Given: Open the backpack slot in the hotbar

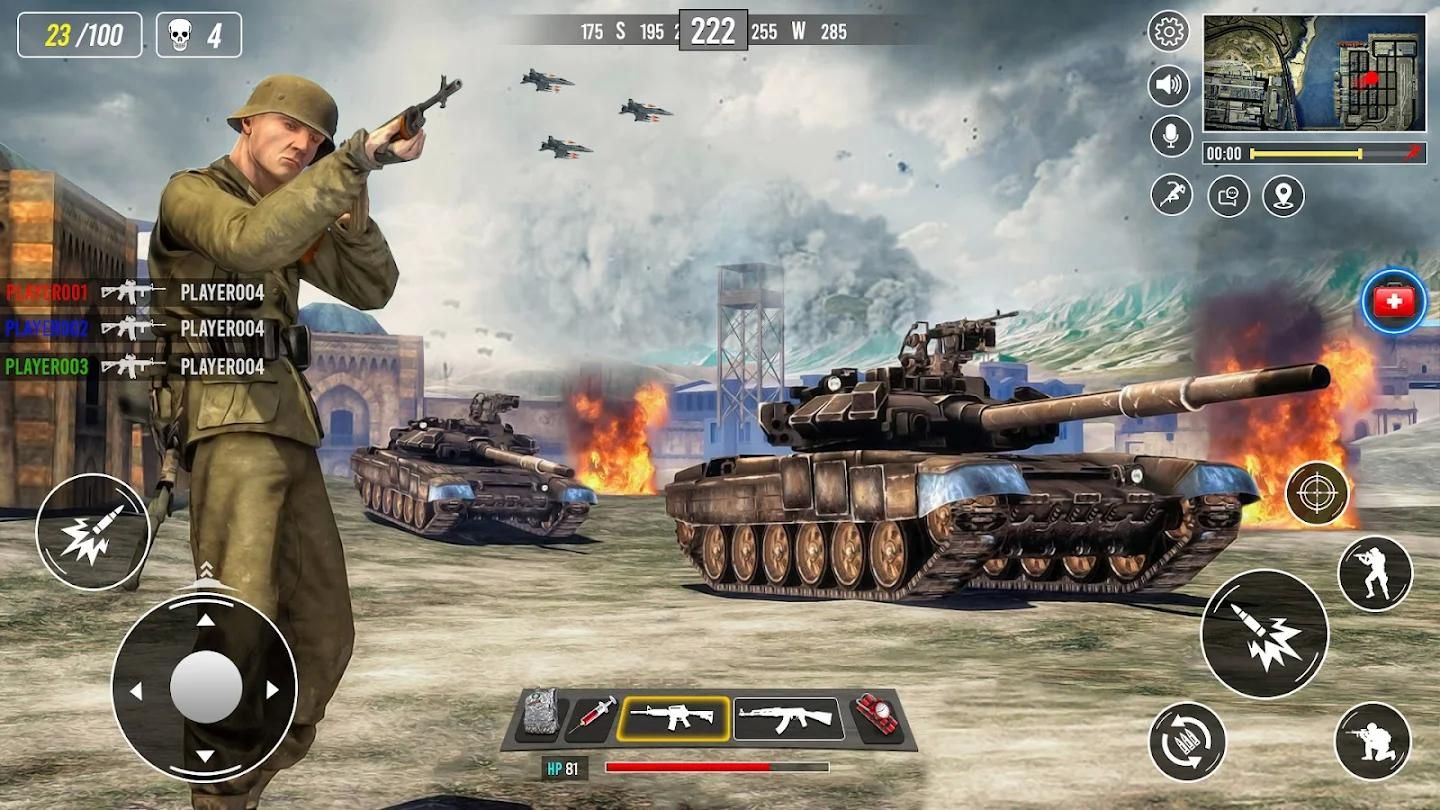Looking at the screenshot, I should (x=540, y=717).
